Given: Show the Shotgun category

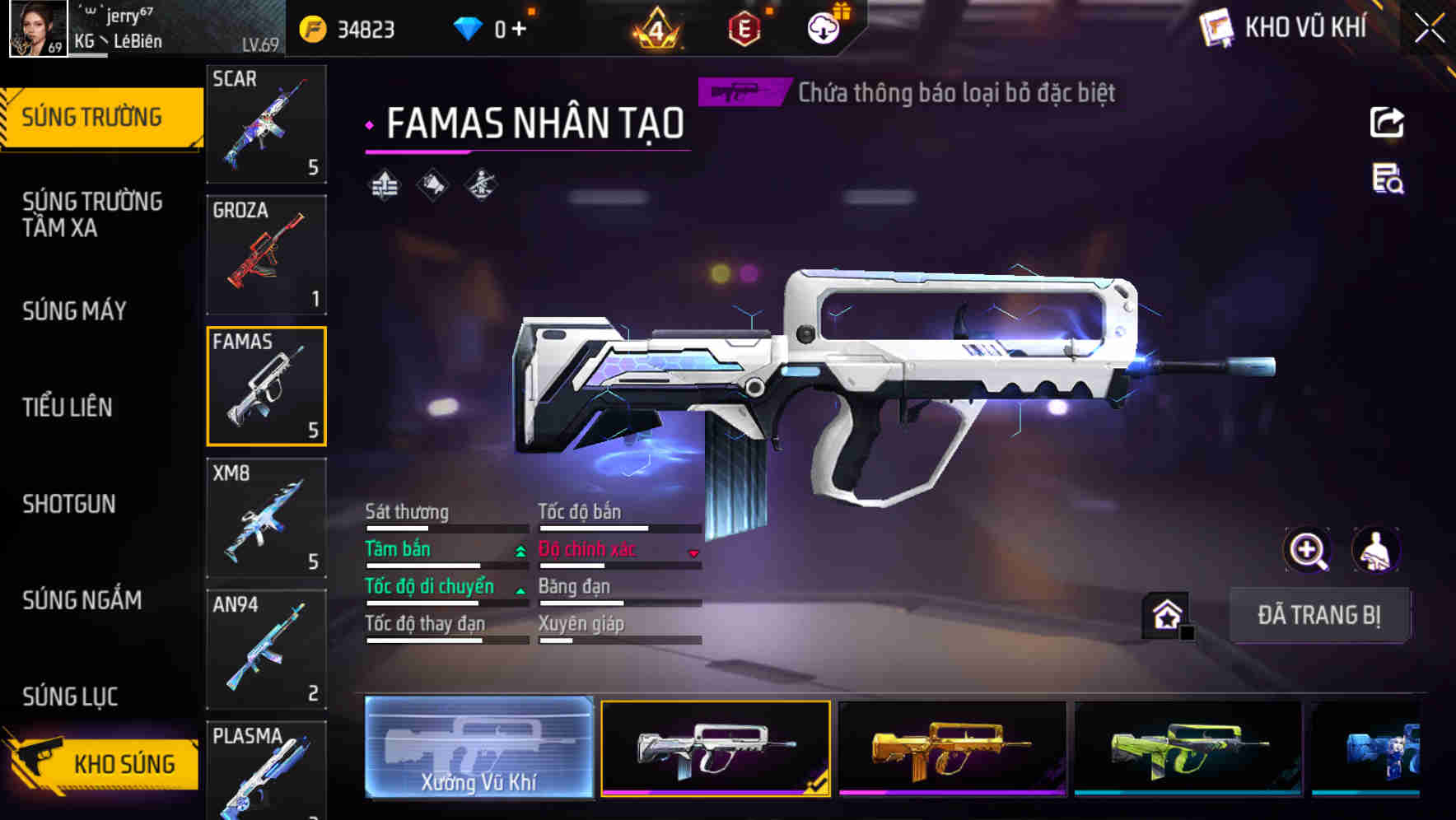Looking at the screenshot, I should click(x=69, y=504).
